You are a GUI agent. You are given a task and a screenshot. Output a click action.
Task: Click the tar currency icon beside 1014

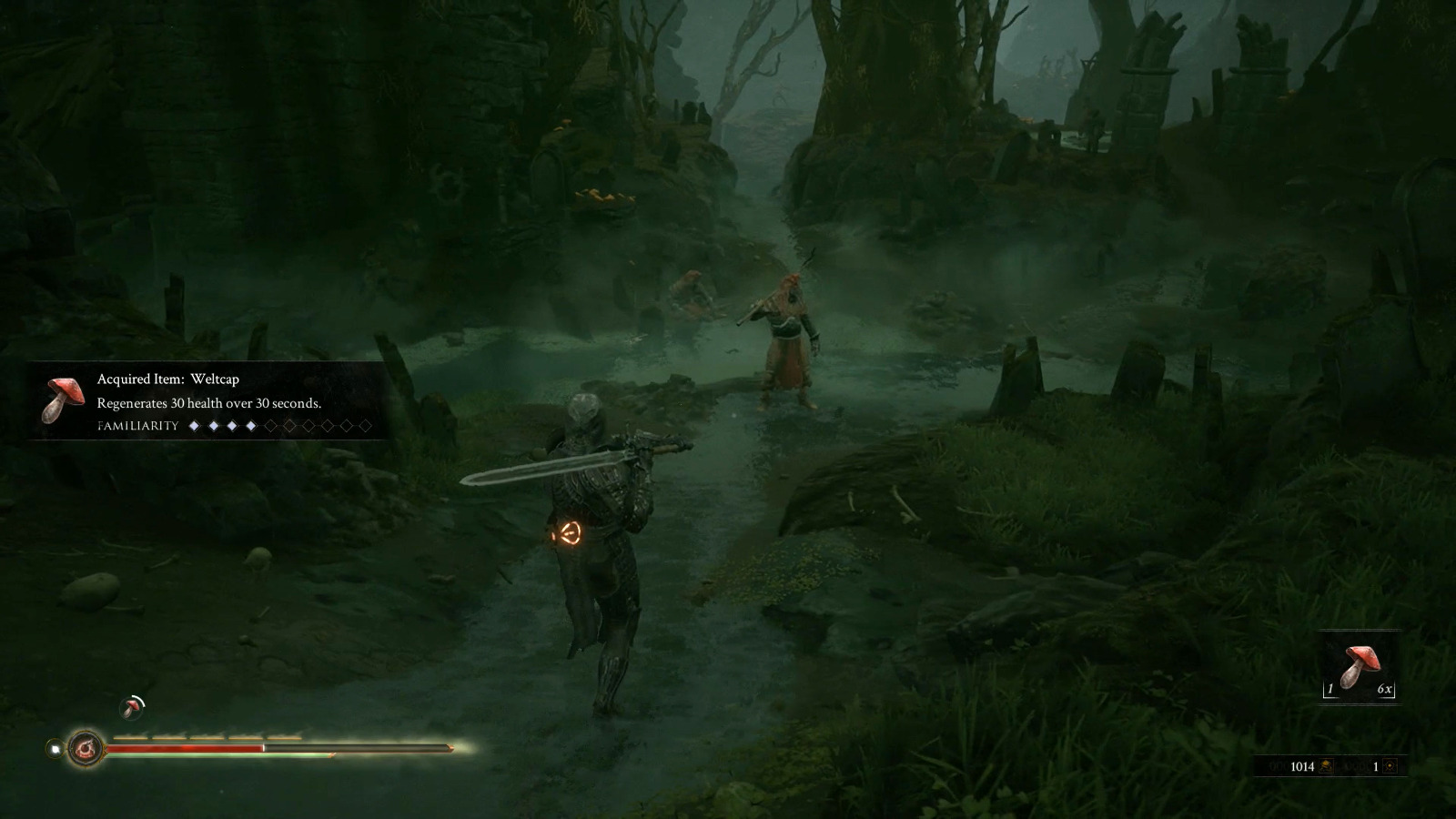click(1328, 766)
